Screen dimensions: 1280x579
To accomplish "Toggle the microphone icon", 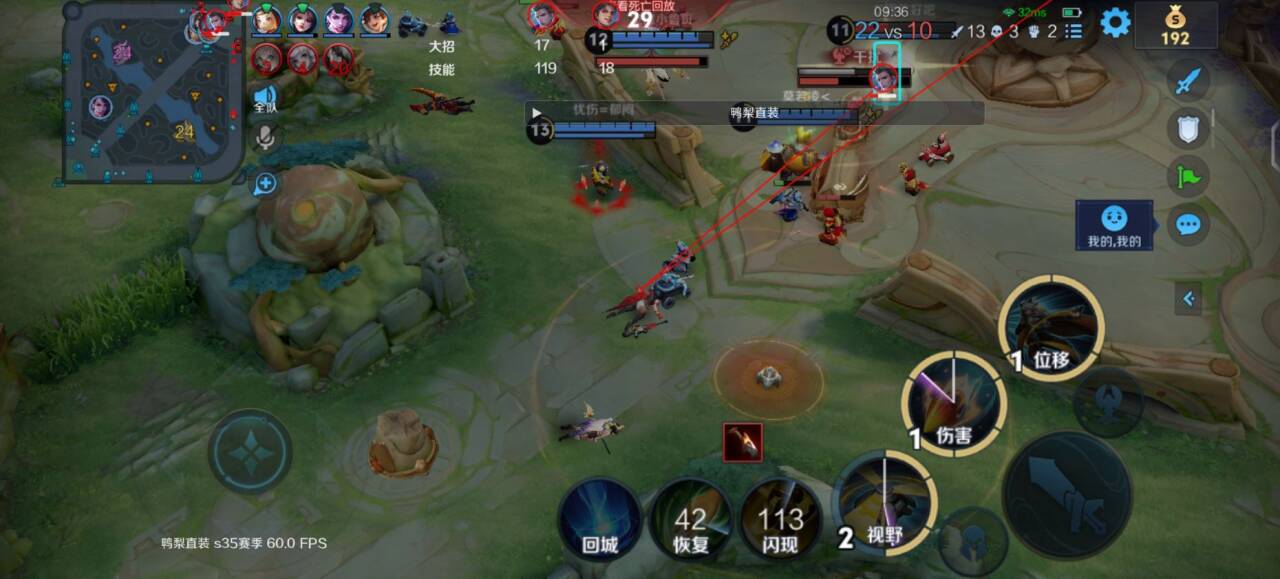I will coord(265,137).
